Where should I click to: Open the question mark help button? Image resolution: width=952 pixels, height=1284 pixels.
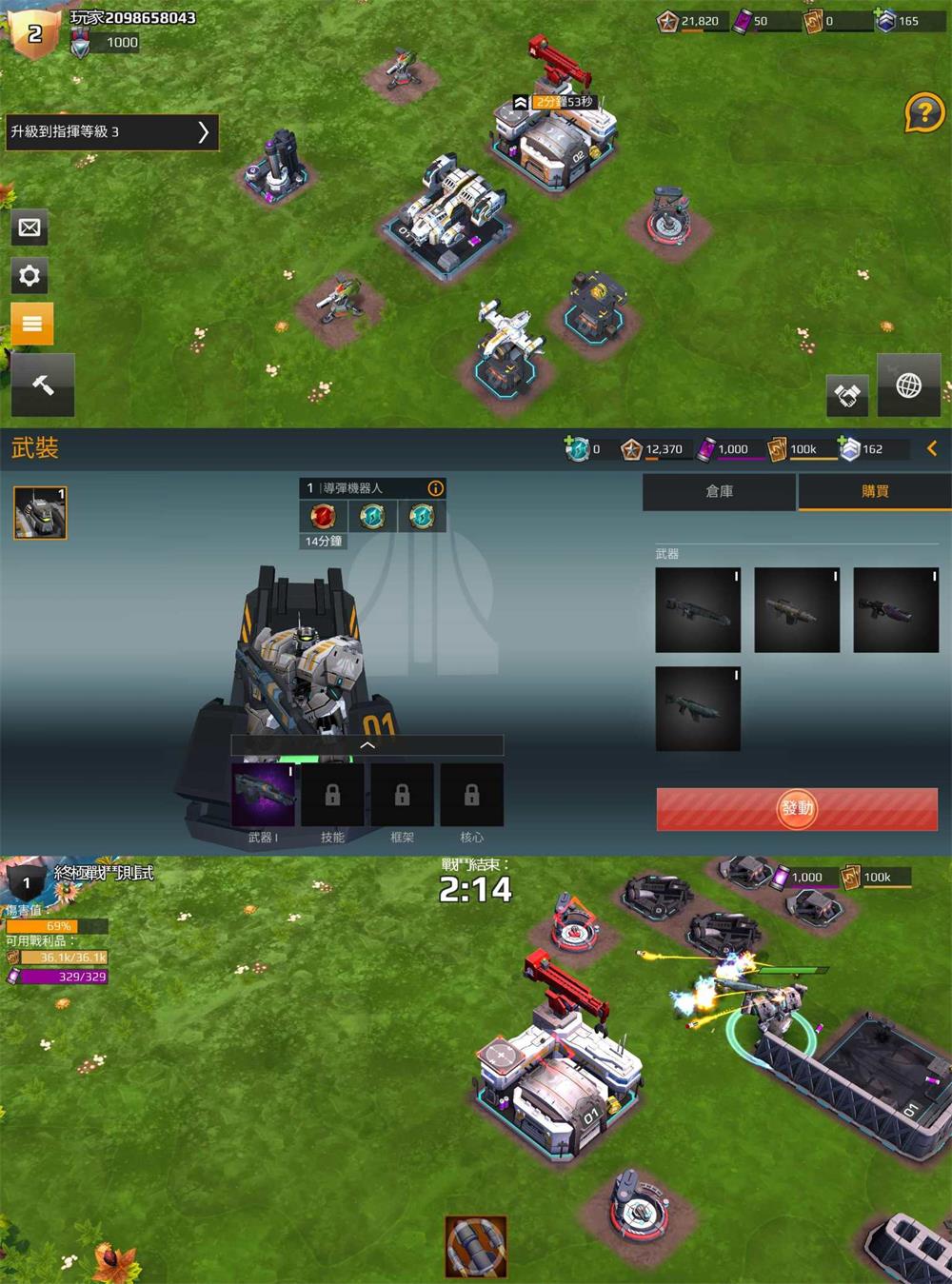(x=923, y=114)
